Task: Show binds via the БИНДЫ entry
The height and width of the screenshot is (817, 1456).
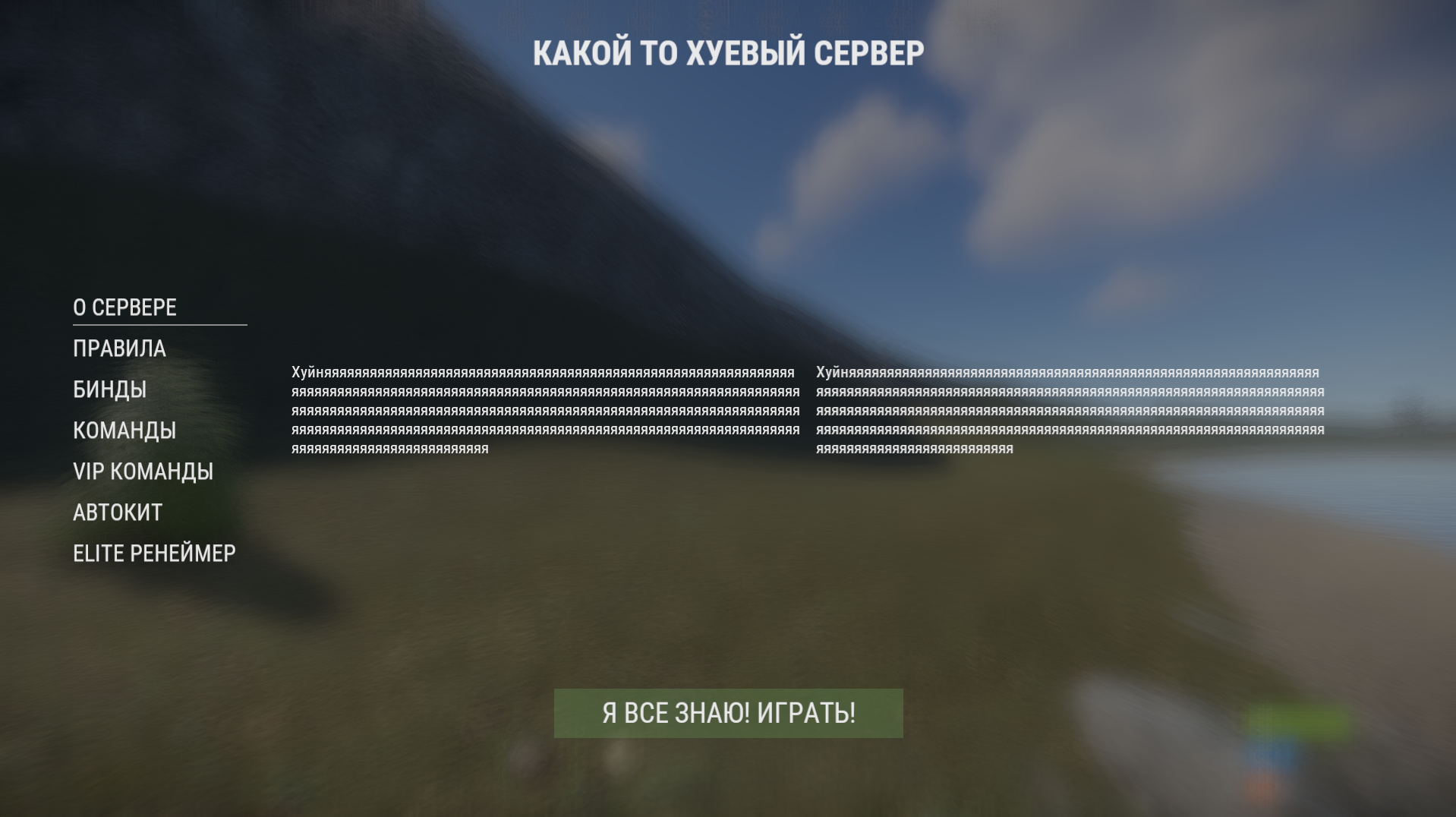Action: click(x=109, y=390)
